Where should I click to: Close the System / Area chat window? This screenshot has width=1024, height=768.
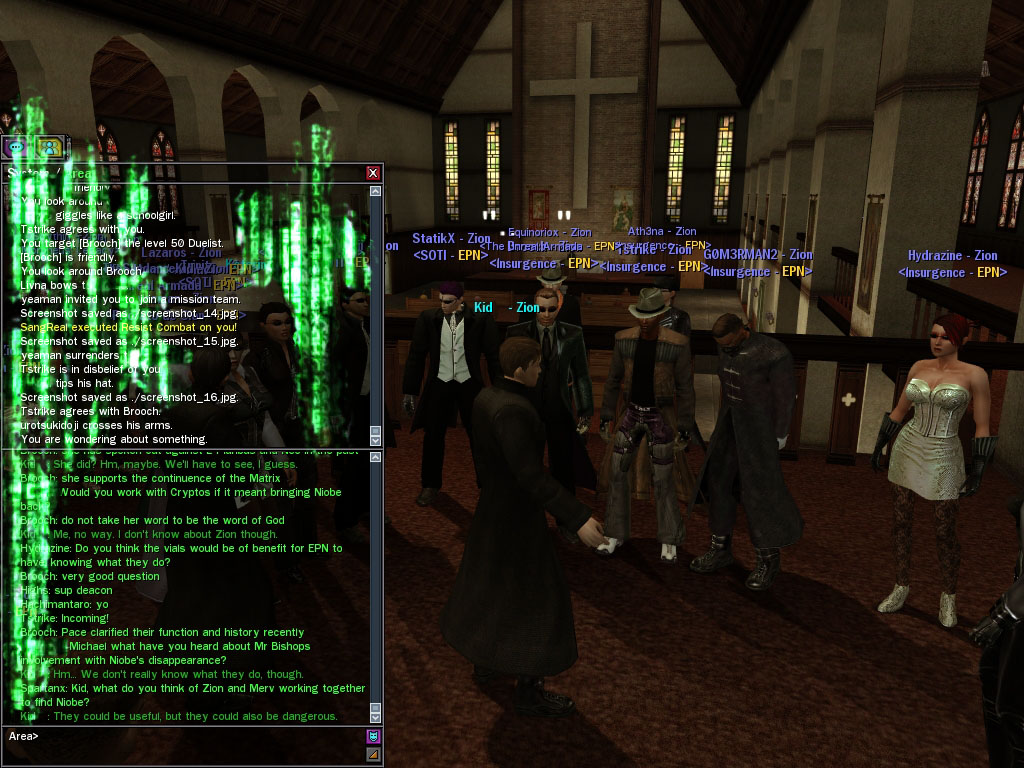click(x=373, y=173)
